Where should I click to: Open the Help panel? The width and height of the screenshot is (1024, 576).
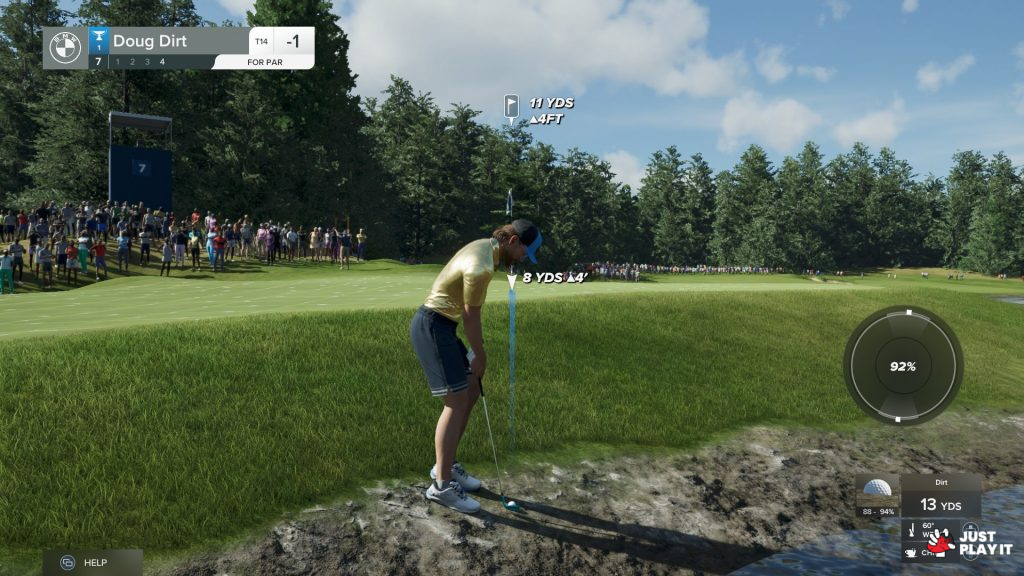pos(91,562)
